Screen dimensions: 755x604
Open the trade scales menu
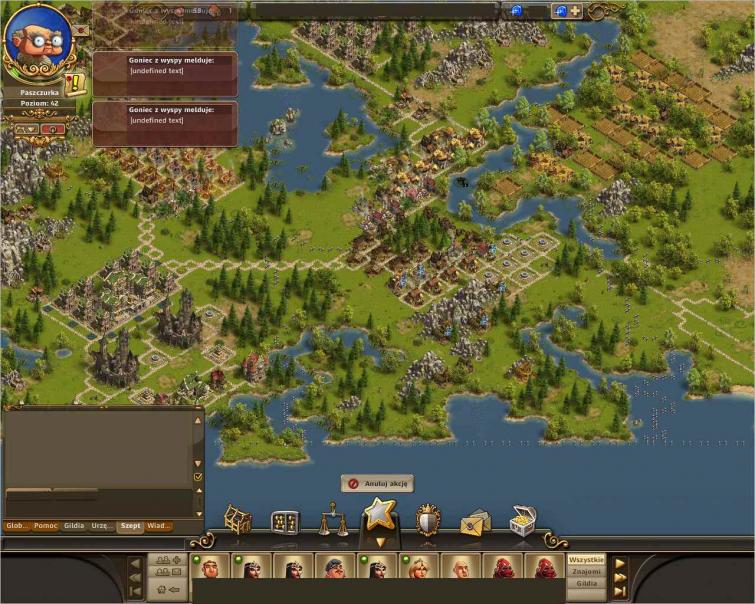click(333, 521)
